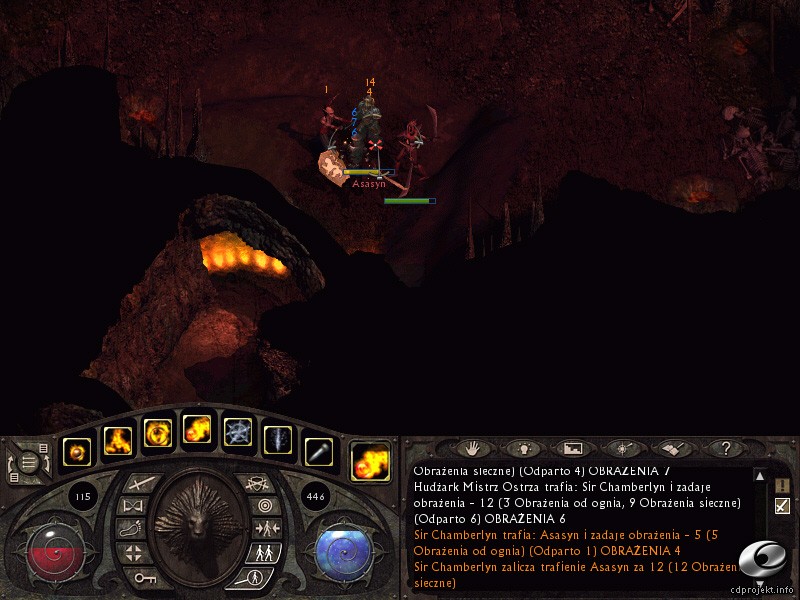Select the target bullseye button
This screenshot has width=800, height=600.
(264, 506)
